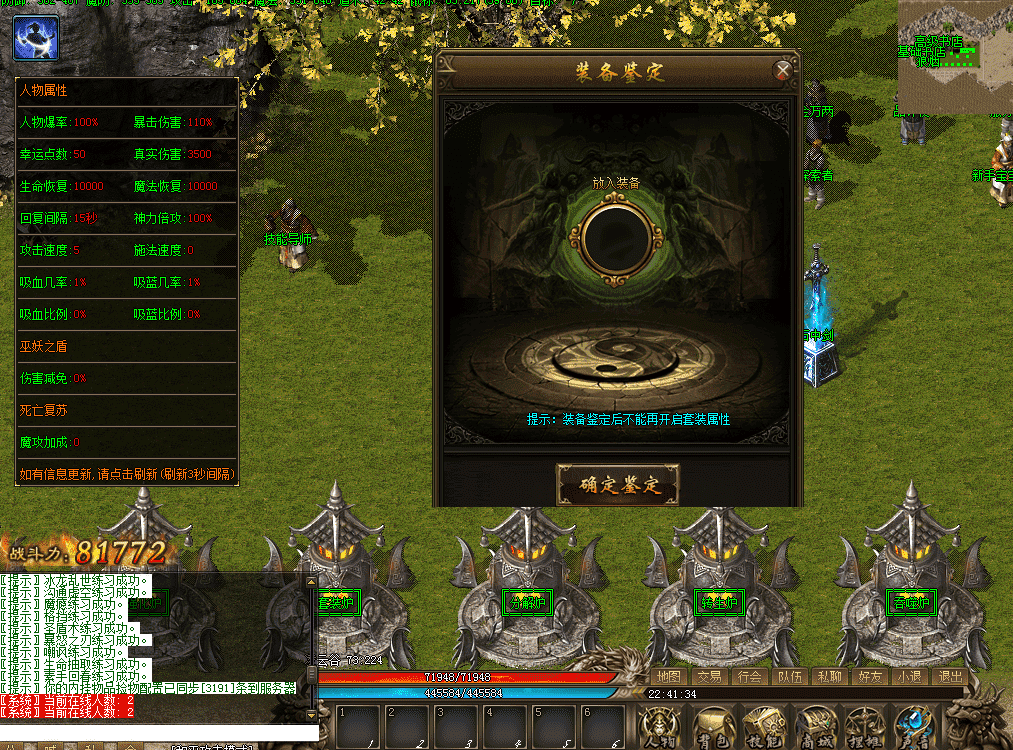Open the 地图 map button

pyautogui.click(x=669, y=676)
